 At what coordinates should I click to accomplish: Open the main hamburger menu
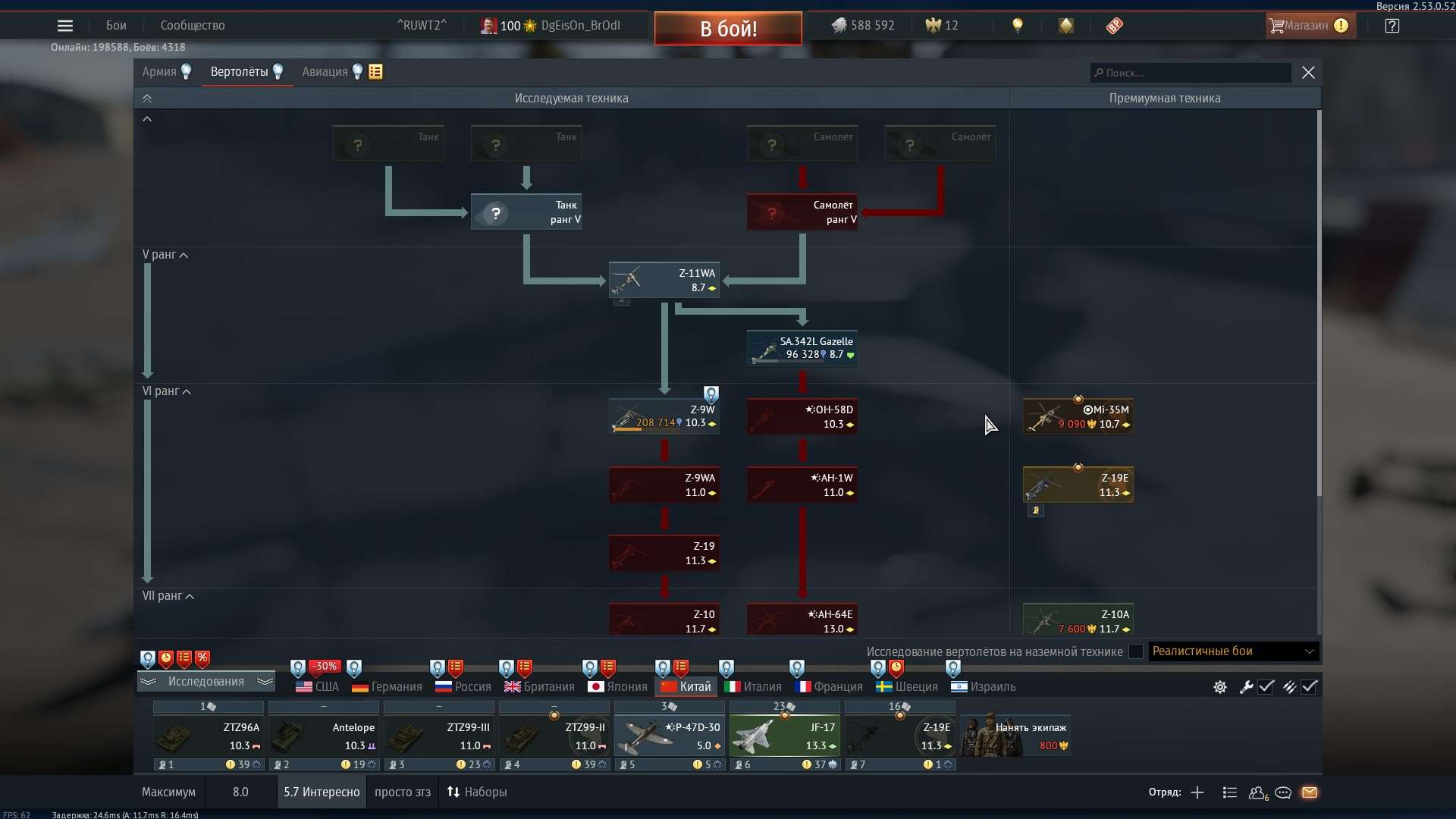click(x=65, y=25)
